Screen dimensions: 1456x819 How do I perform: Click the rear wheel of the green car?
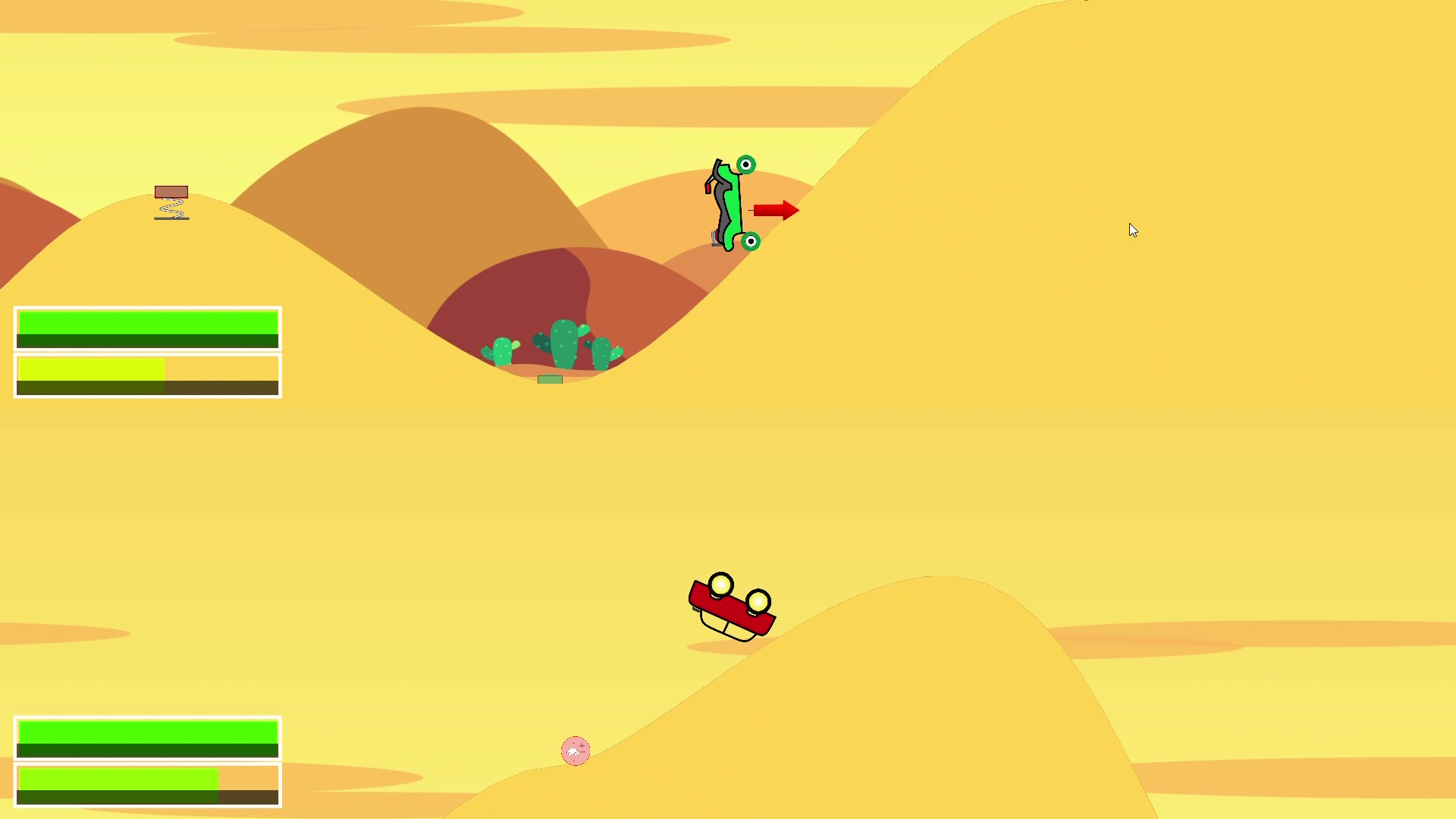(x=751, y=242)
